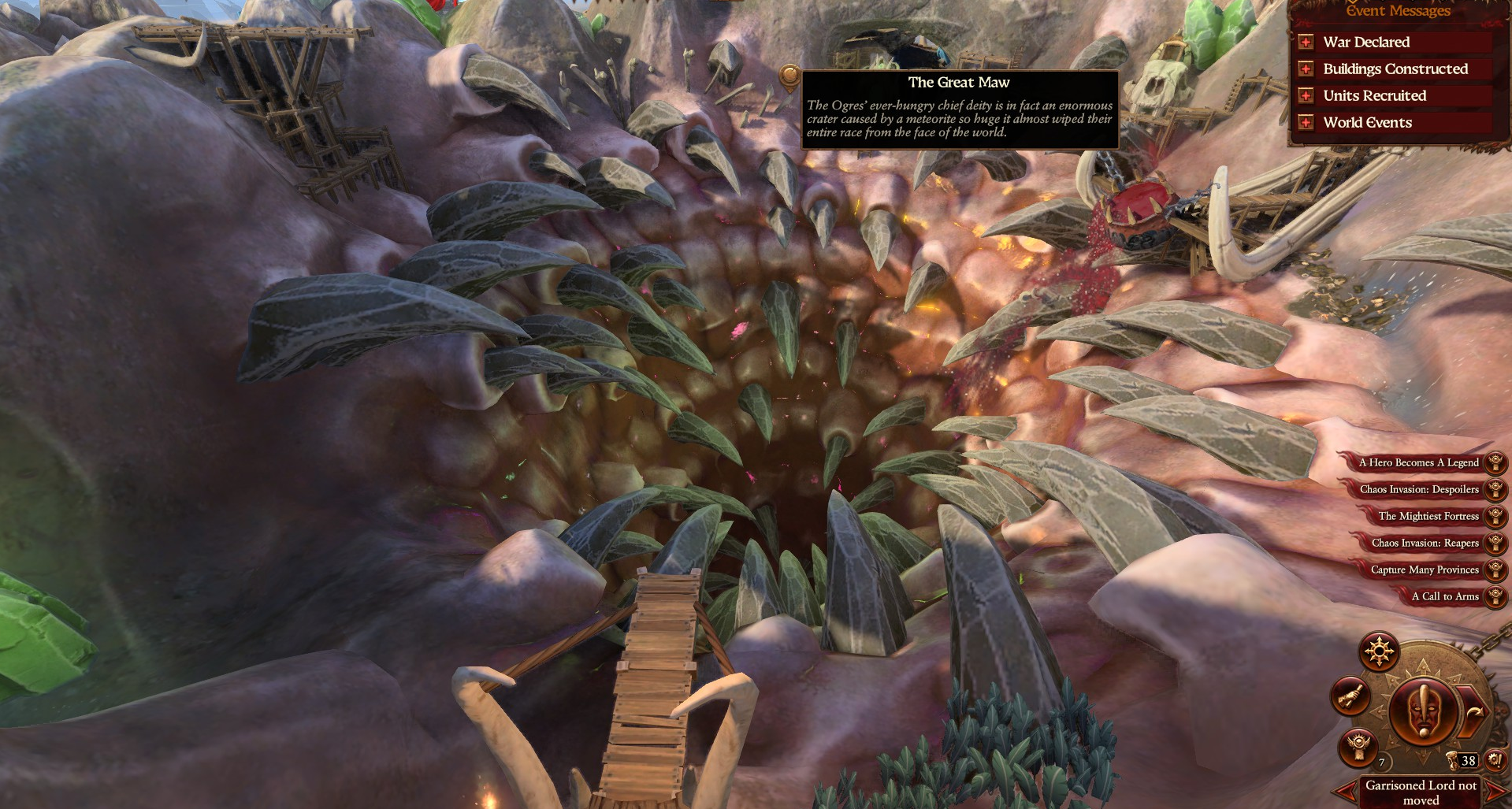Show the Chaos Invasion: Reapers mission

click(x=1425, y=543)
